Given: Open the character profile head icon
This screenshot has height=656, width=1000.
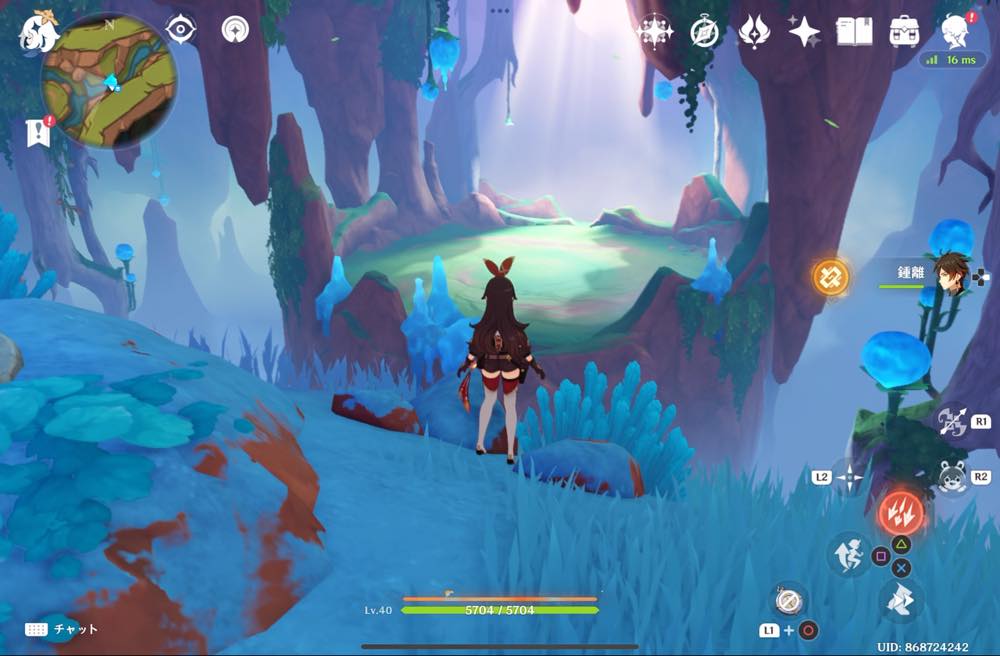Looking at the screenshot, I should [955, 31].
